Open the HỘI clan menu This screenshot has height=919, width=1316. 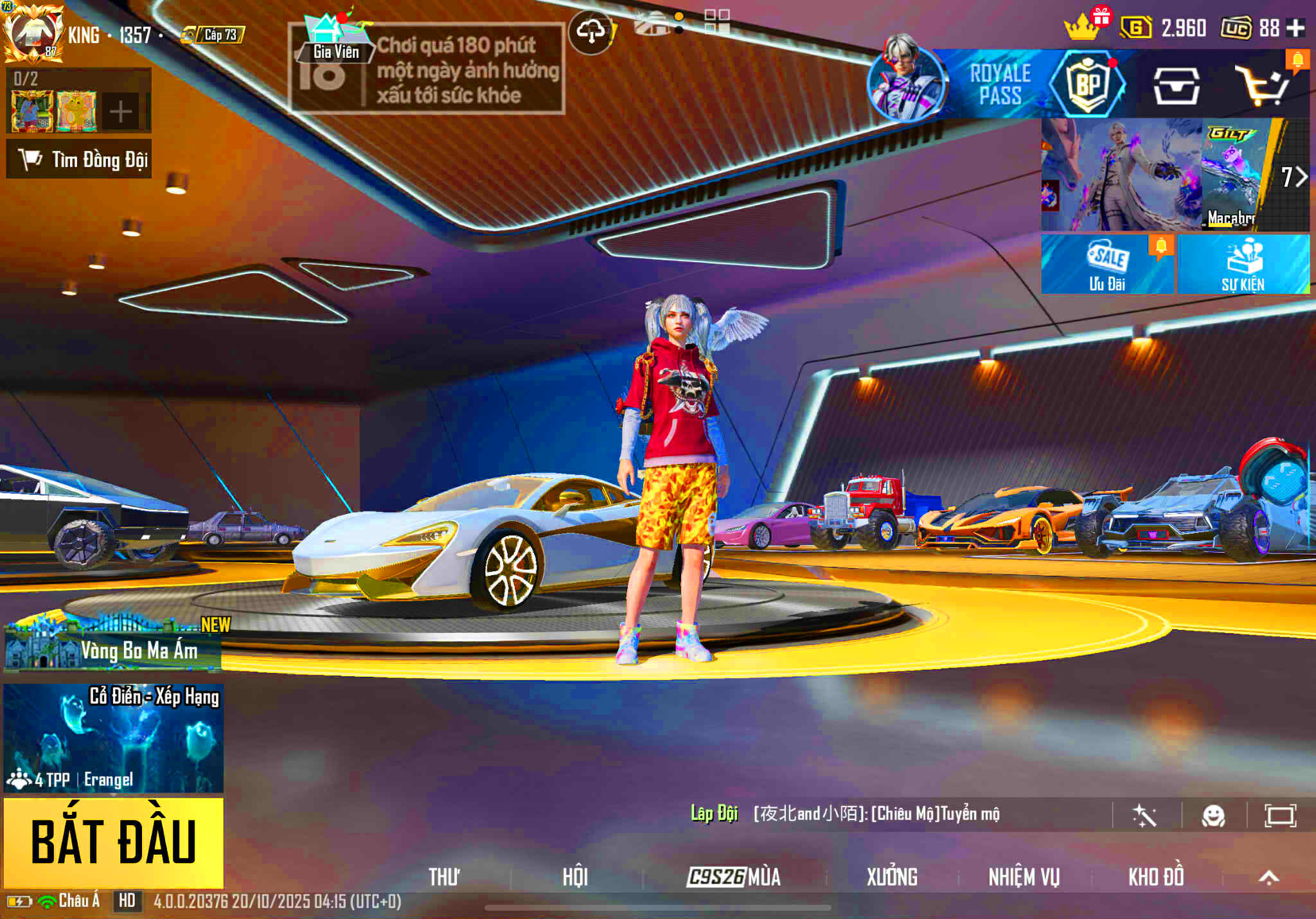[x=575, y=877]
